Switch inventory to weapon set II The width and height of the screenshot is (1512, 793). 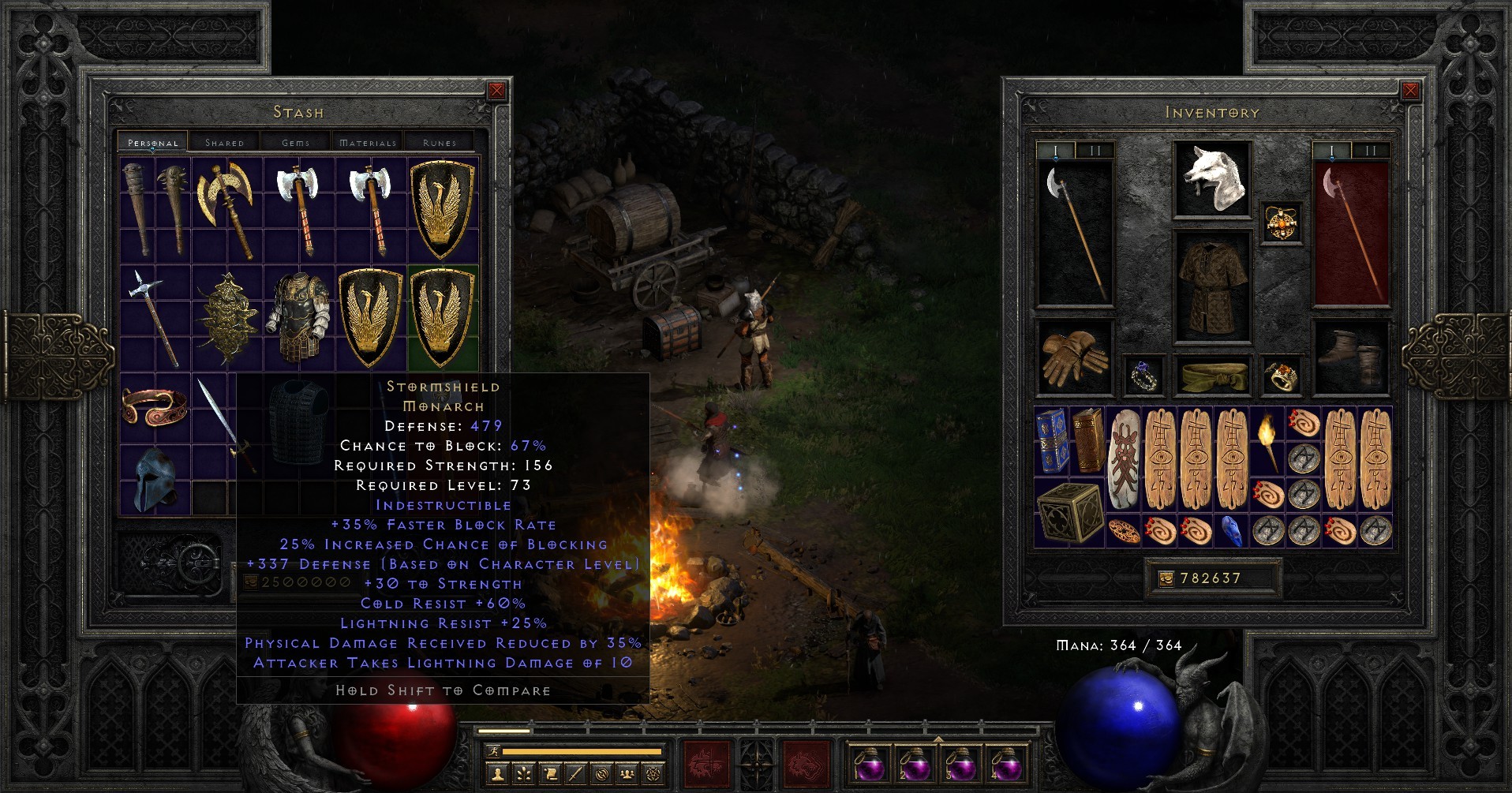tap(1095, 149)
